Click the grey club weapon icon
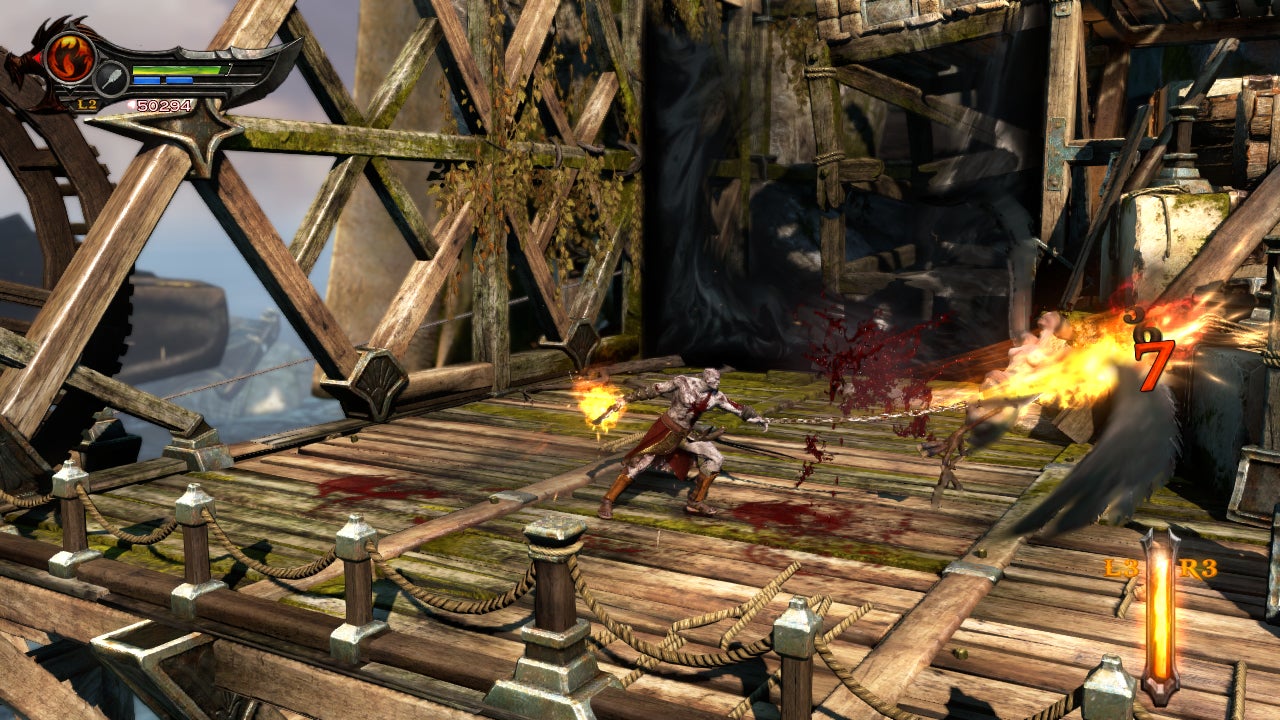Image resolution: width=1280 pixels, height=720 pixels. 111,78
